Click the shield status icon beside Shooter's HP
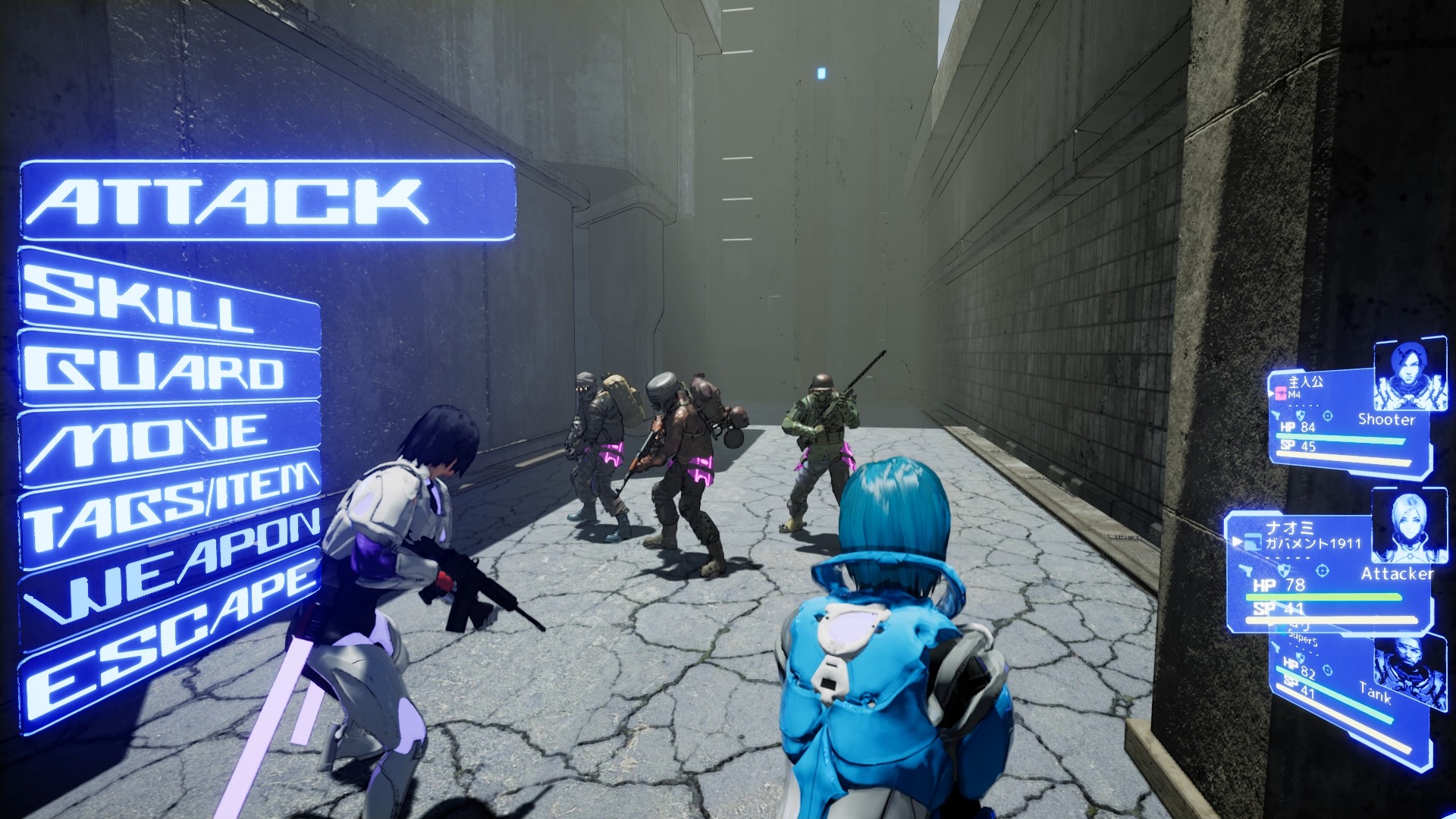The width and height of the screenshot is (1456, 819). 1301,416
